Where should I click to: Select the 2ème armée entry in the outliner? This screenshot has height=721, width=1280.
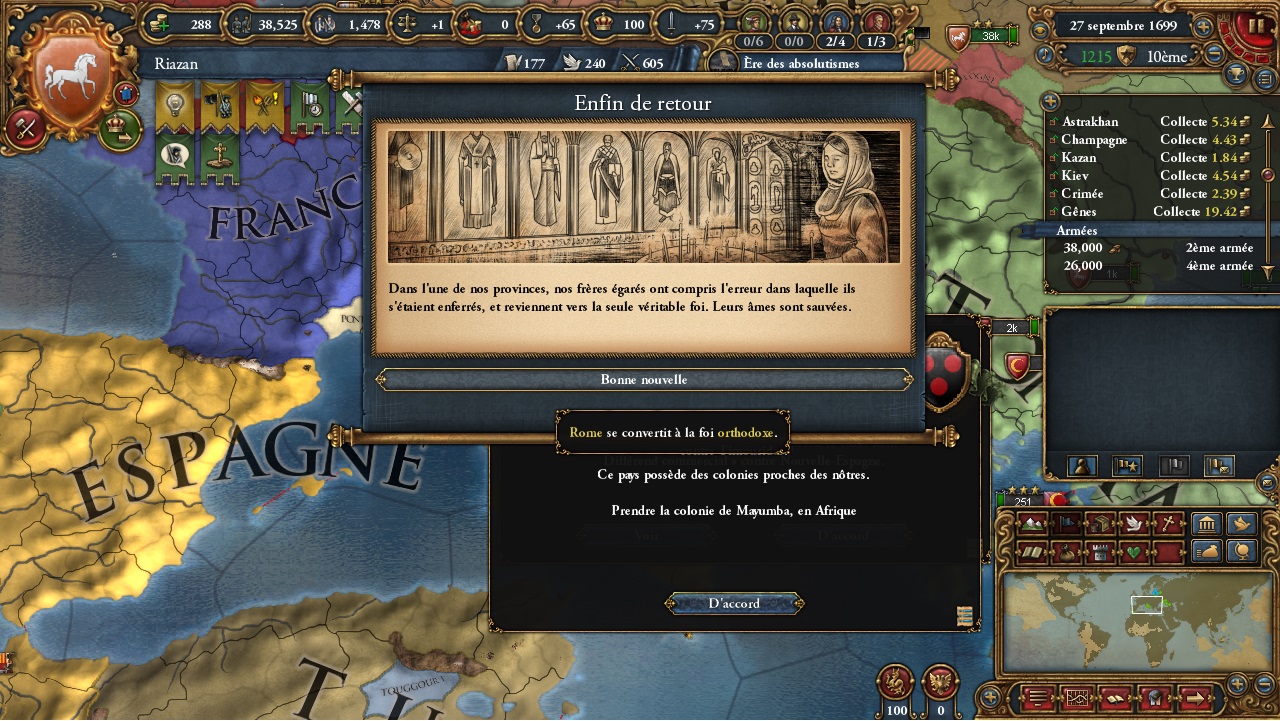click(1219, 247)
